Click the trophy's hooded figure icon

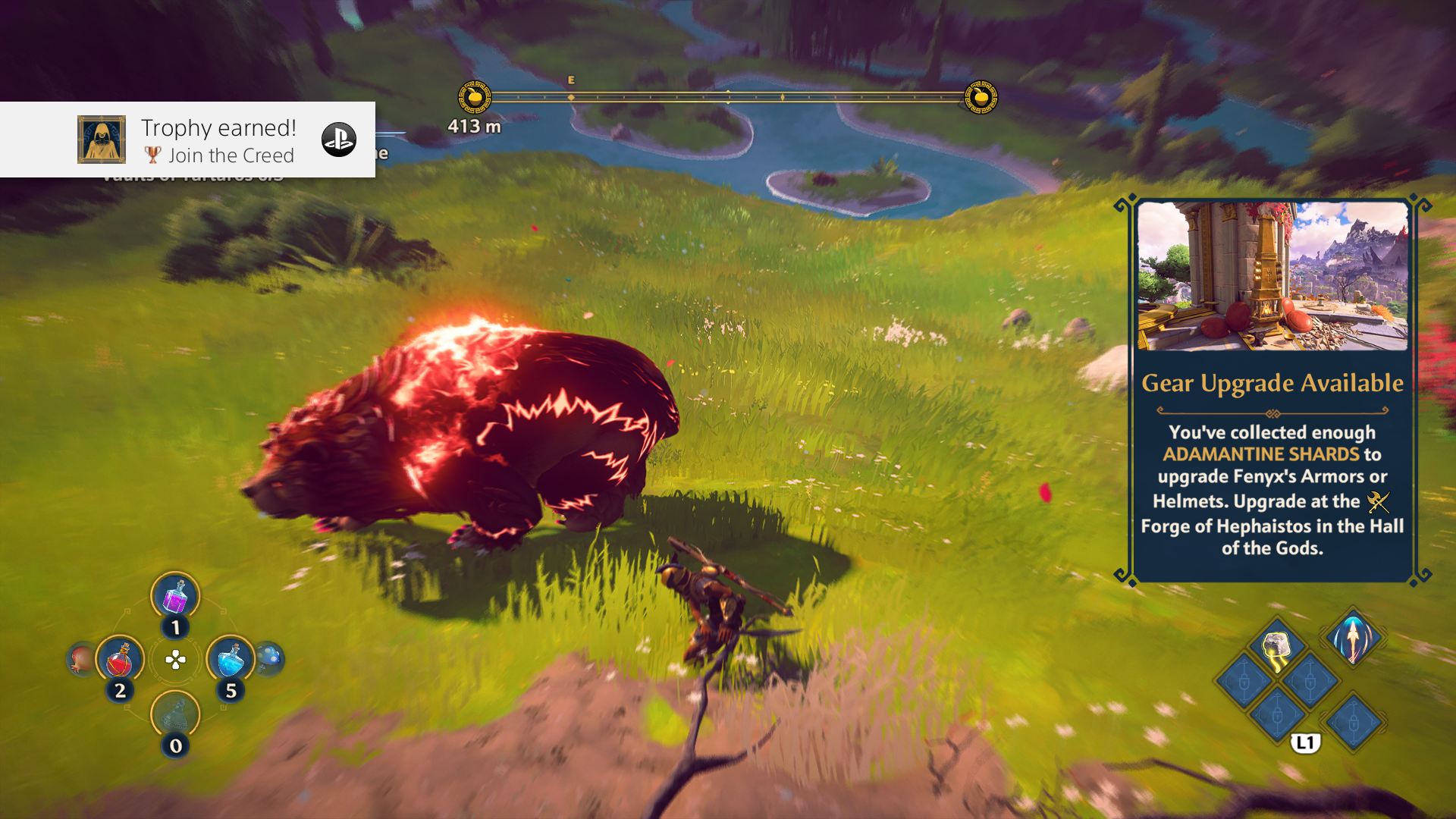click(102, 140)
